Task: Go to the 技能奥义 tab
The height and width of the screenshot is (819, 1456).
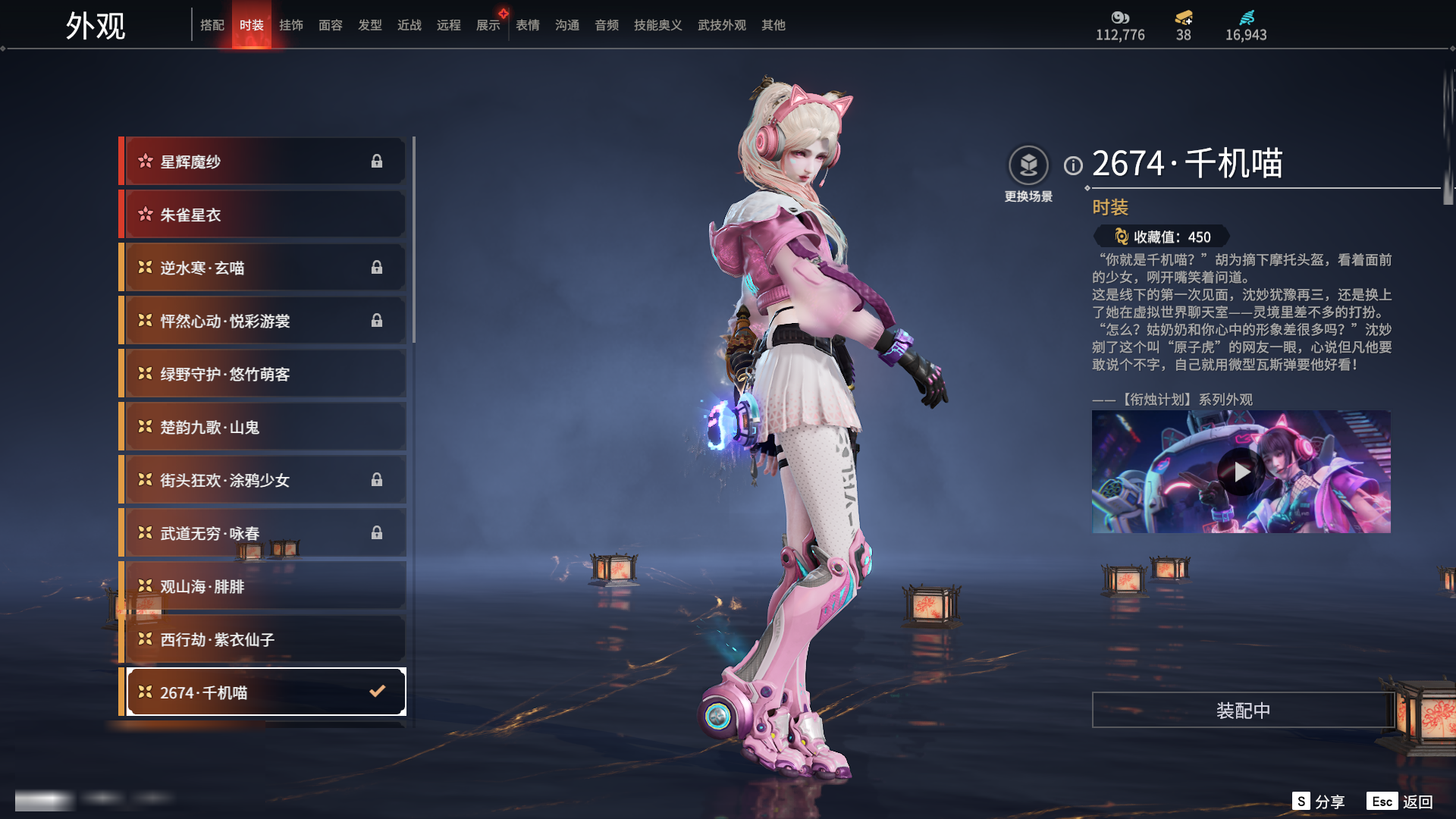Action: (x=657, y=25)
